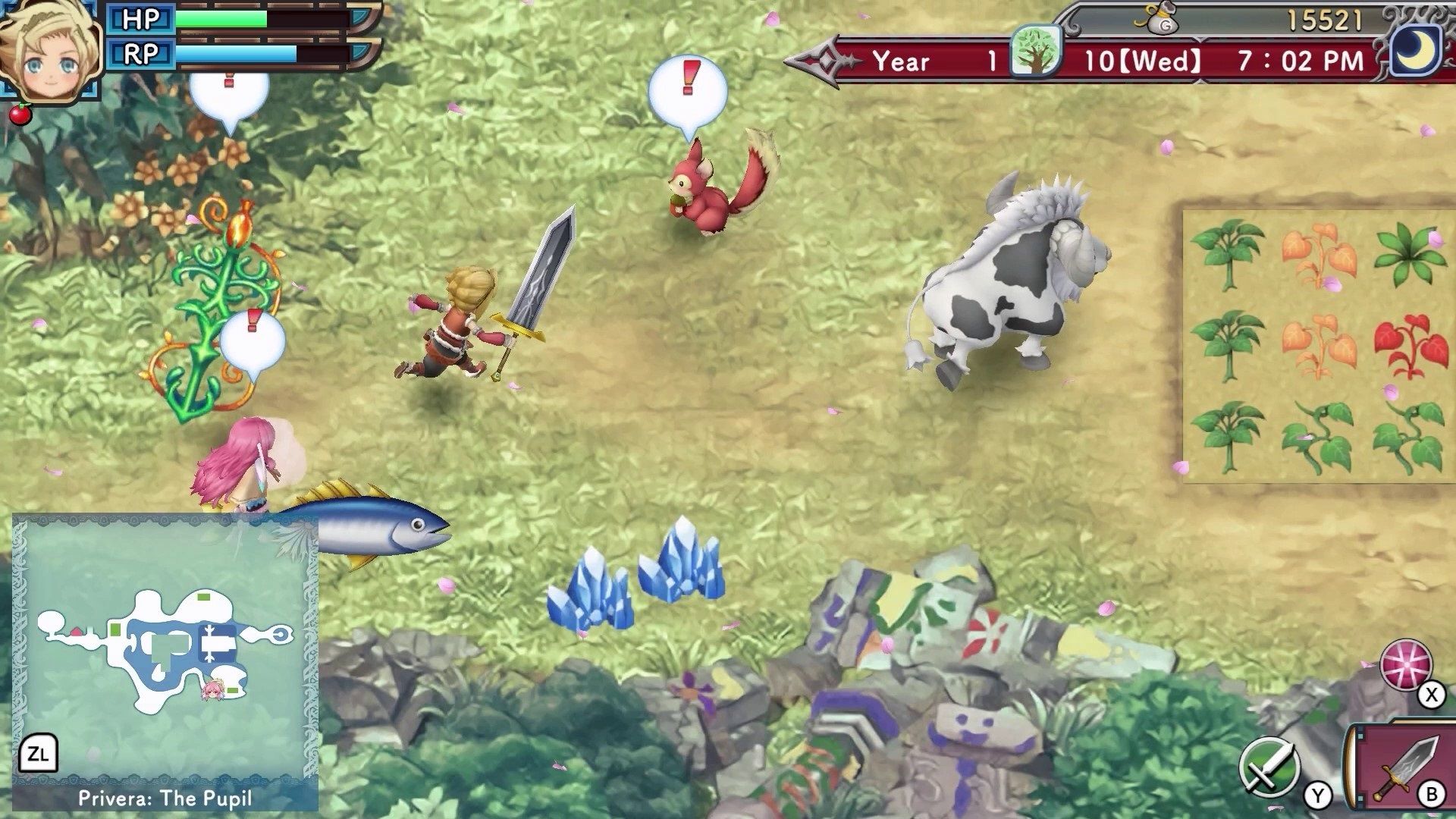Click the red apple status icon
The height and width of the screenshot is (819, 1456).
coord(20,115)
